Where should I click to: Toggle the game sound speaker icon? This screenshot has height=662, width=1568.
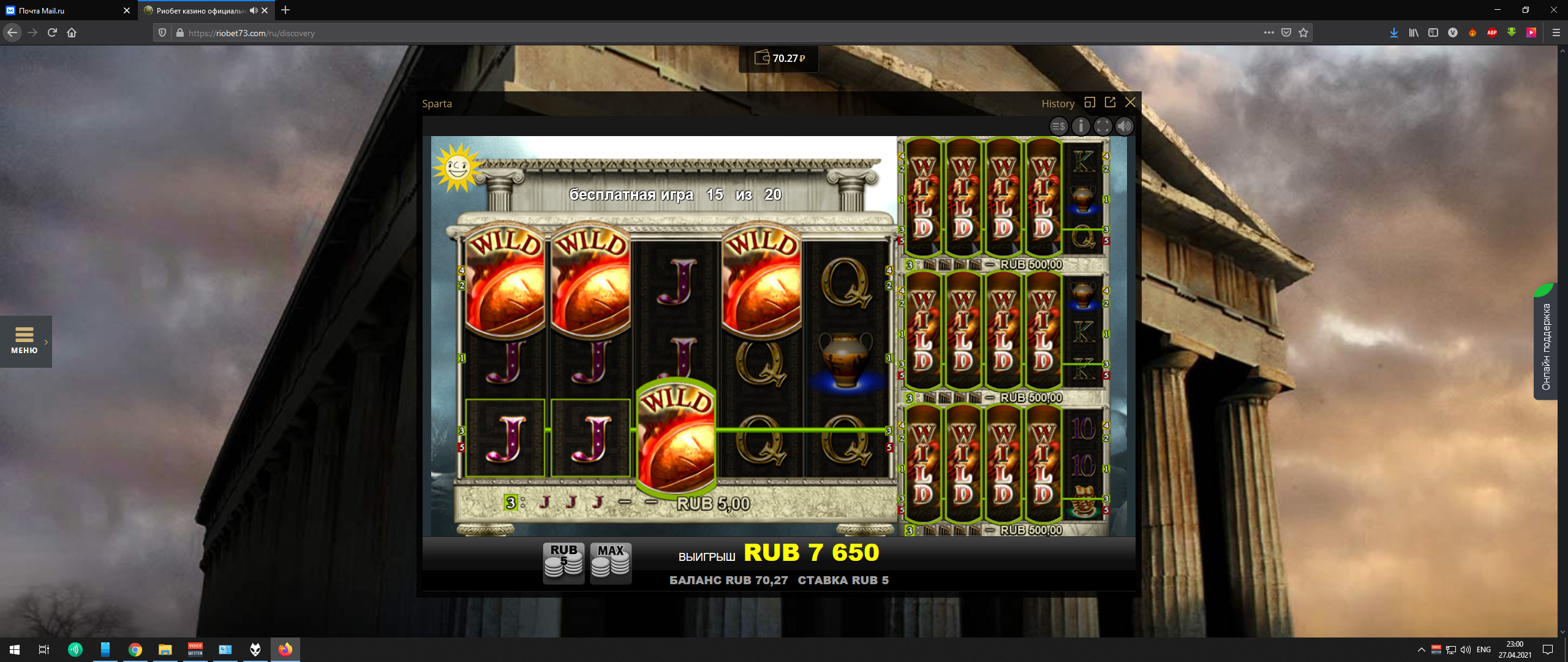pyautogui.click(x=1125, y=126)
